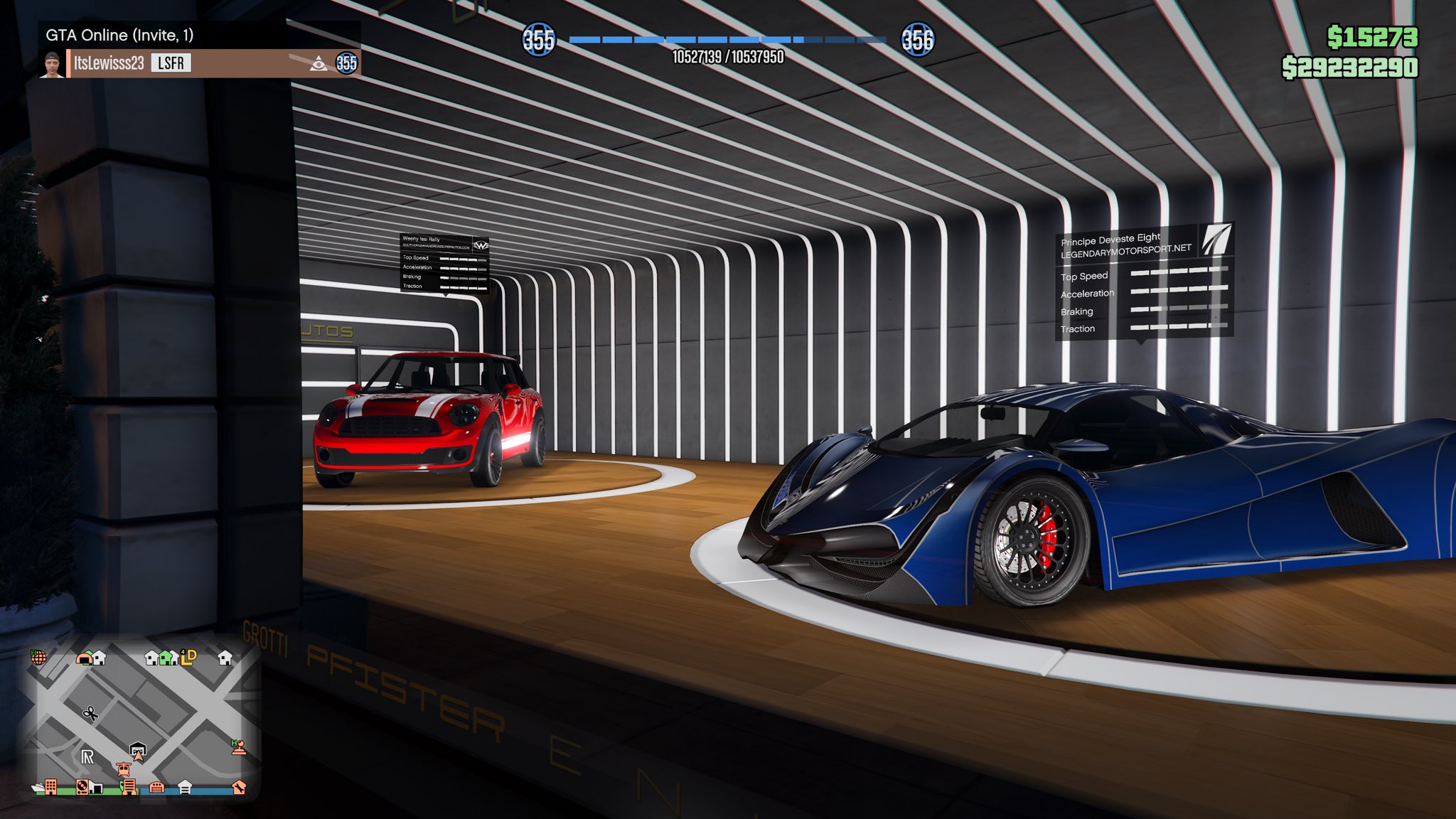Click the joystick arcade blip

point(239,747)
